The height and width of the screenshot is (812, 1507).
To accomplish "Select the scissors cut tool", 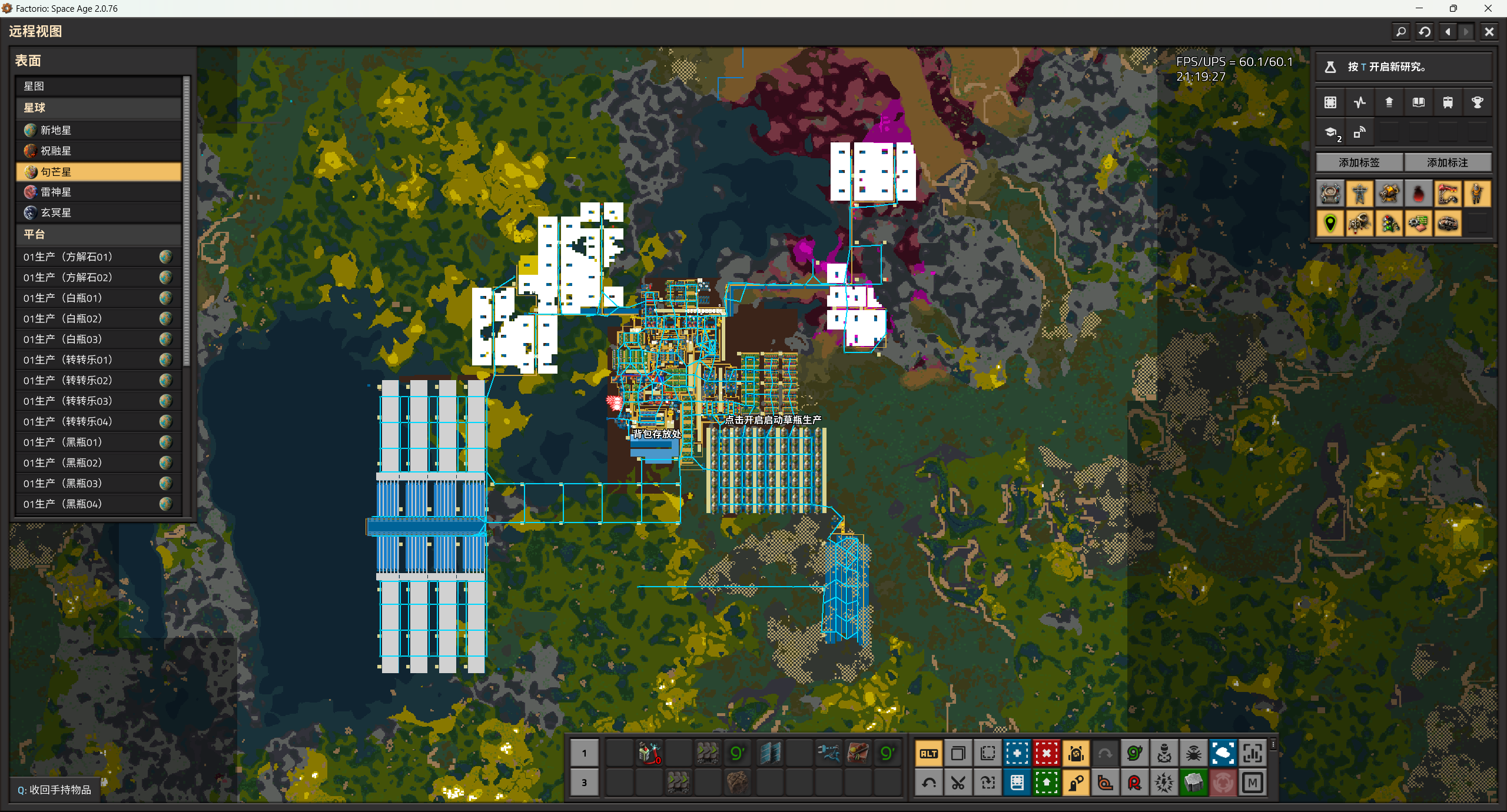I will click(958, 783).
